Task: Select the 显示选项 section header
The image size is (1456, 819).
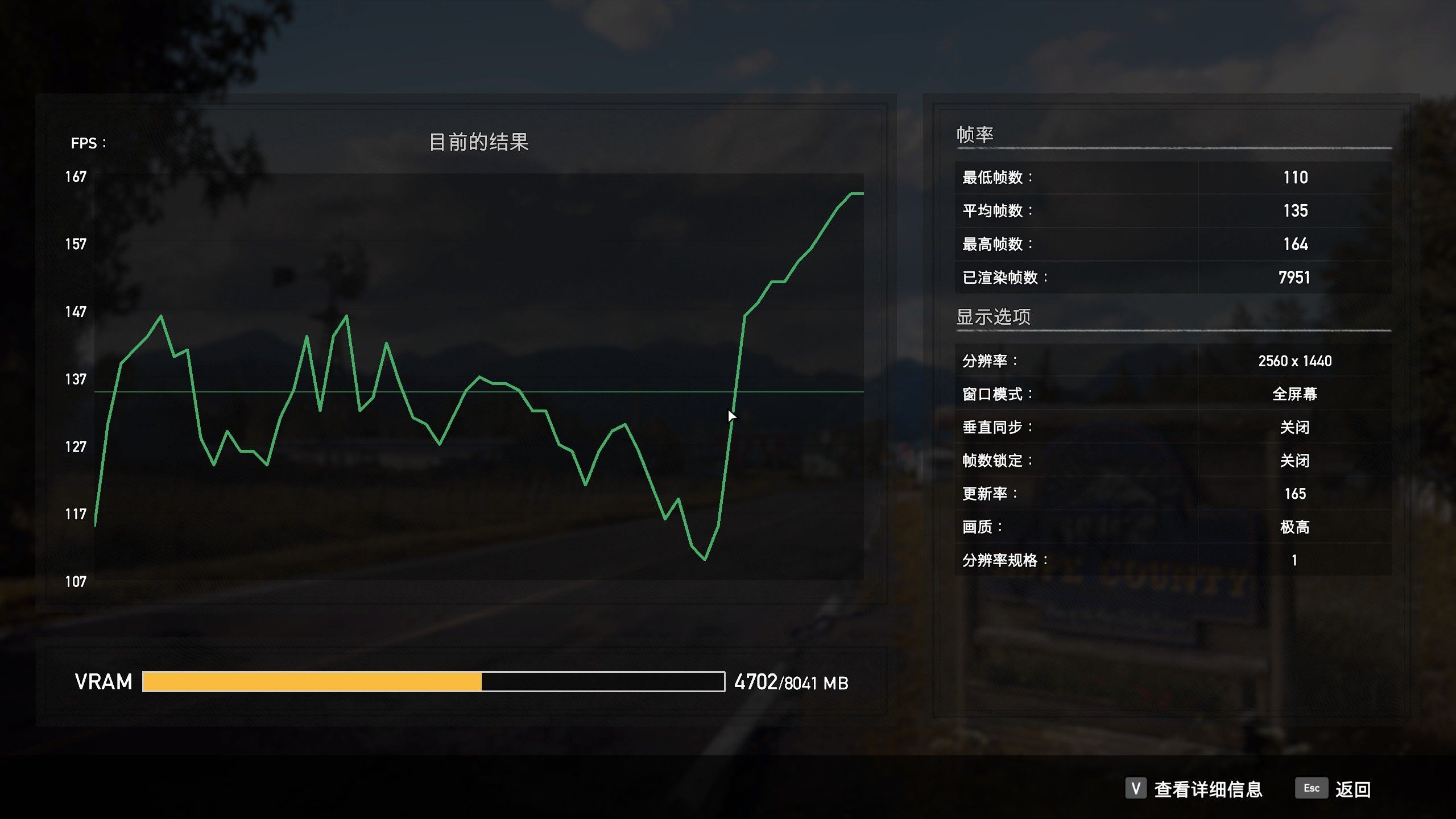Action: tap(994, 317)
